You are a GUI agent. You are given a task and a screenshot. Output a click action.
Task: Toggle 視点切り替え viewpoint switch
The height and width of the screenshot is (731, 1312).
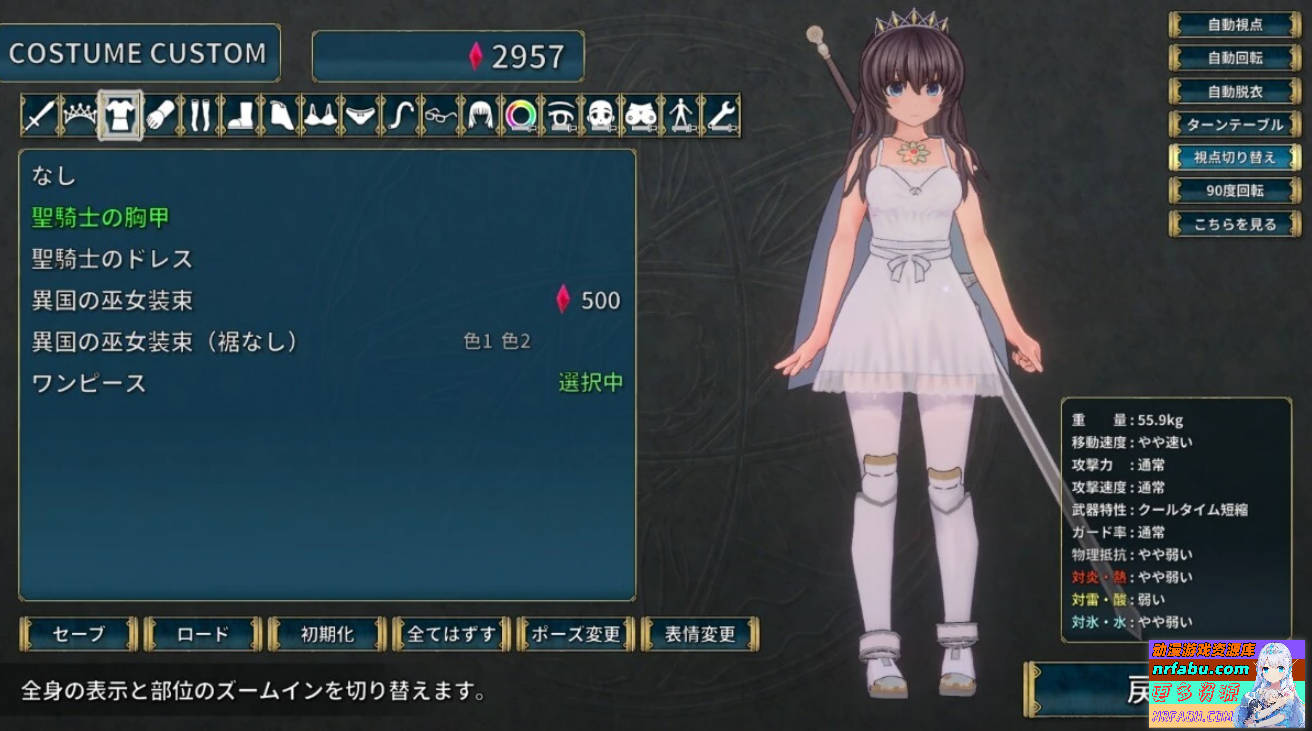(x=1236, y=157)
